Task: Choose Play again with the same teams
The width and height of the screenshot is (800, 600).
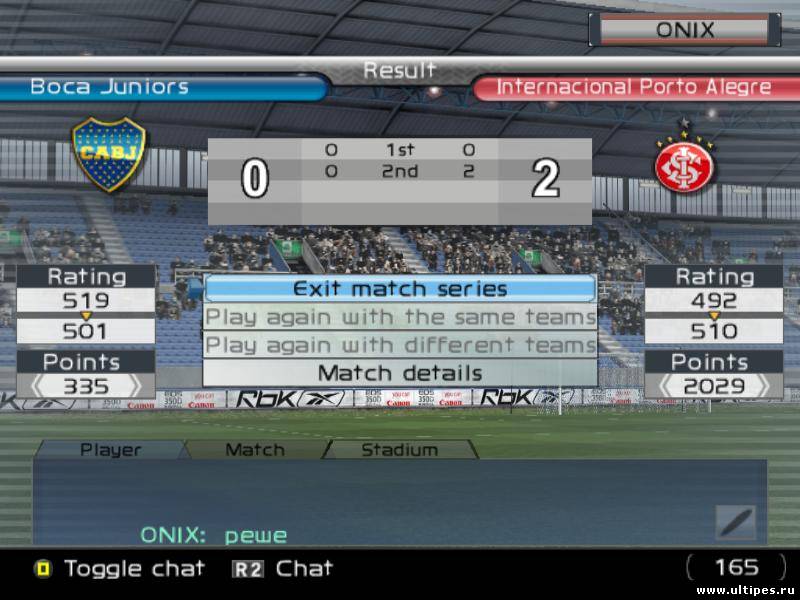Action: 400,317
